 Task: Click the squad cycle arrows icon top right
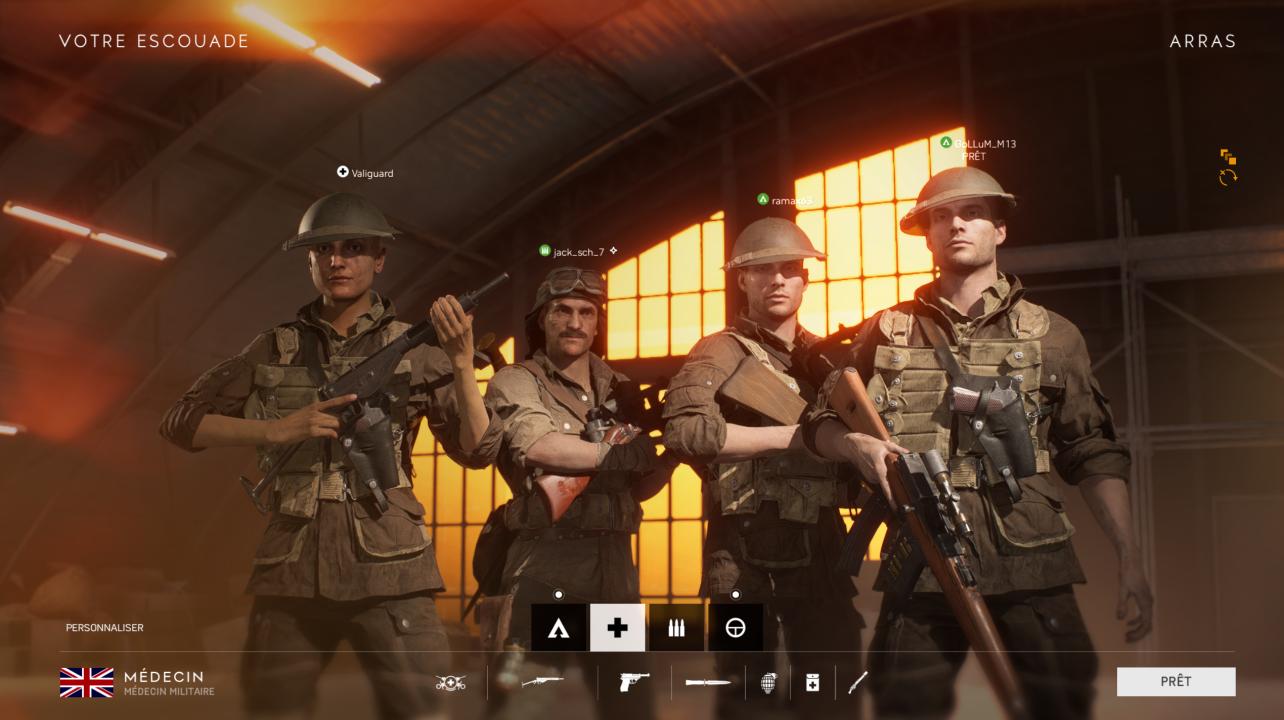1228,178
